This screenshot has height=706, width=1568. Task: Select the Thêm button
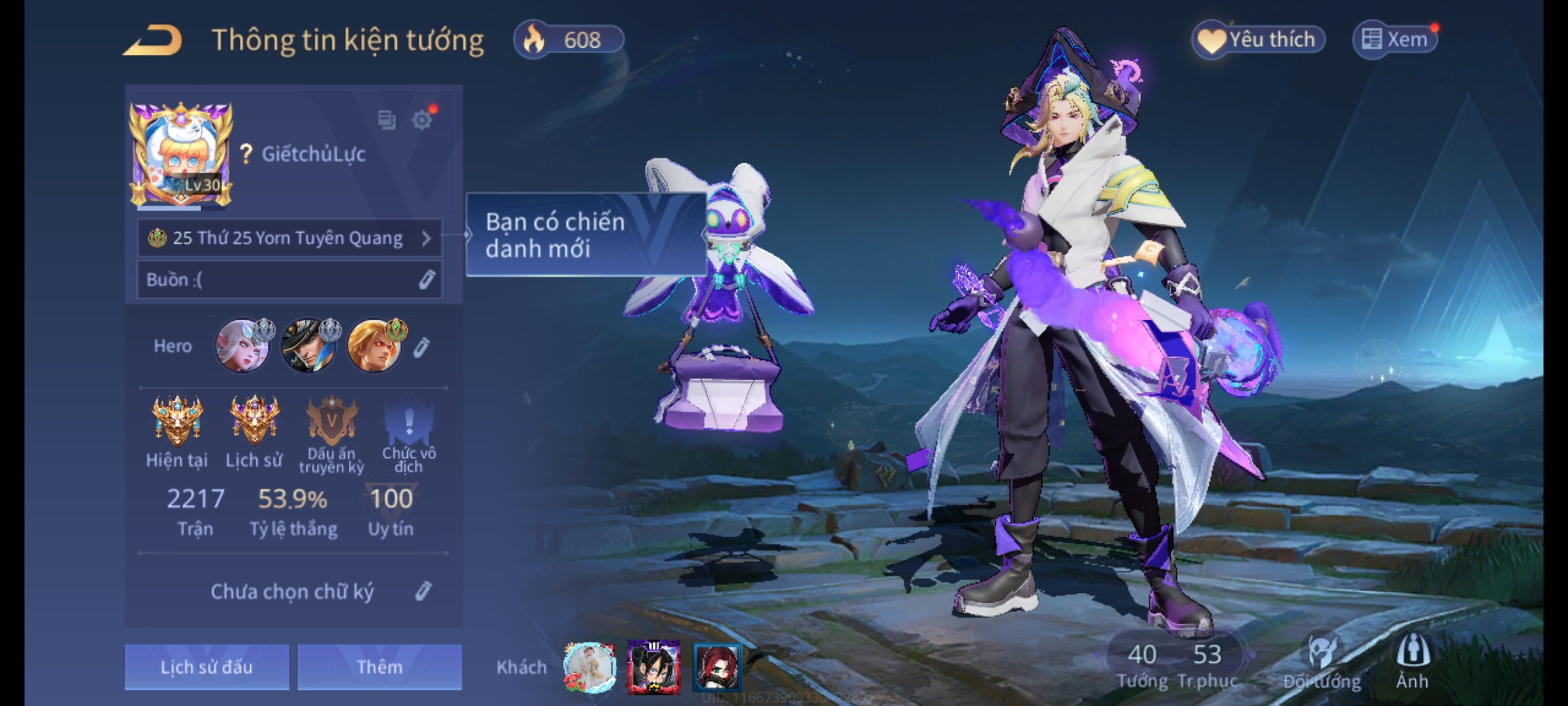380,667
